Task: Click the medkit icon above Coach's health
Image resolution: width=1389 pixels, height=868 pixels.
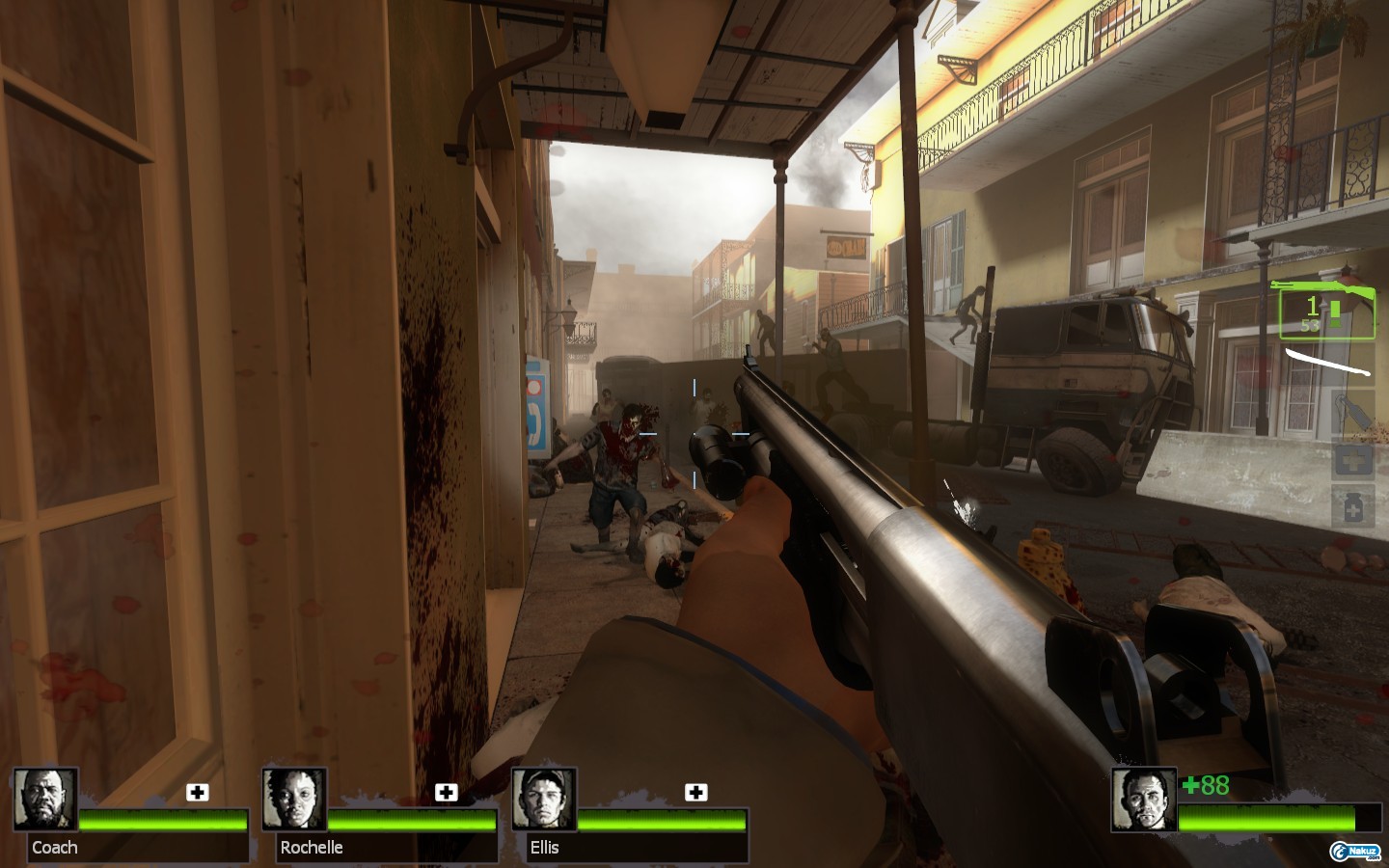Action: coord(198,793)
